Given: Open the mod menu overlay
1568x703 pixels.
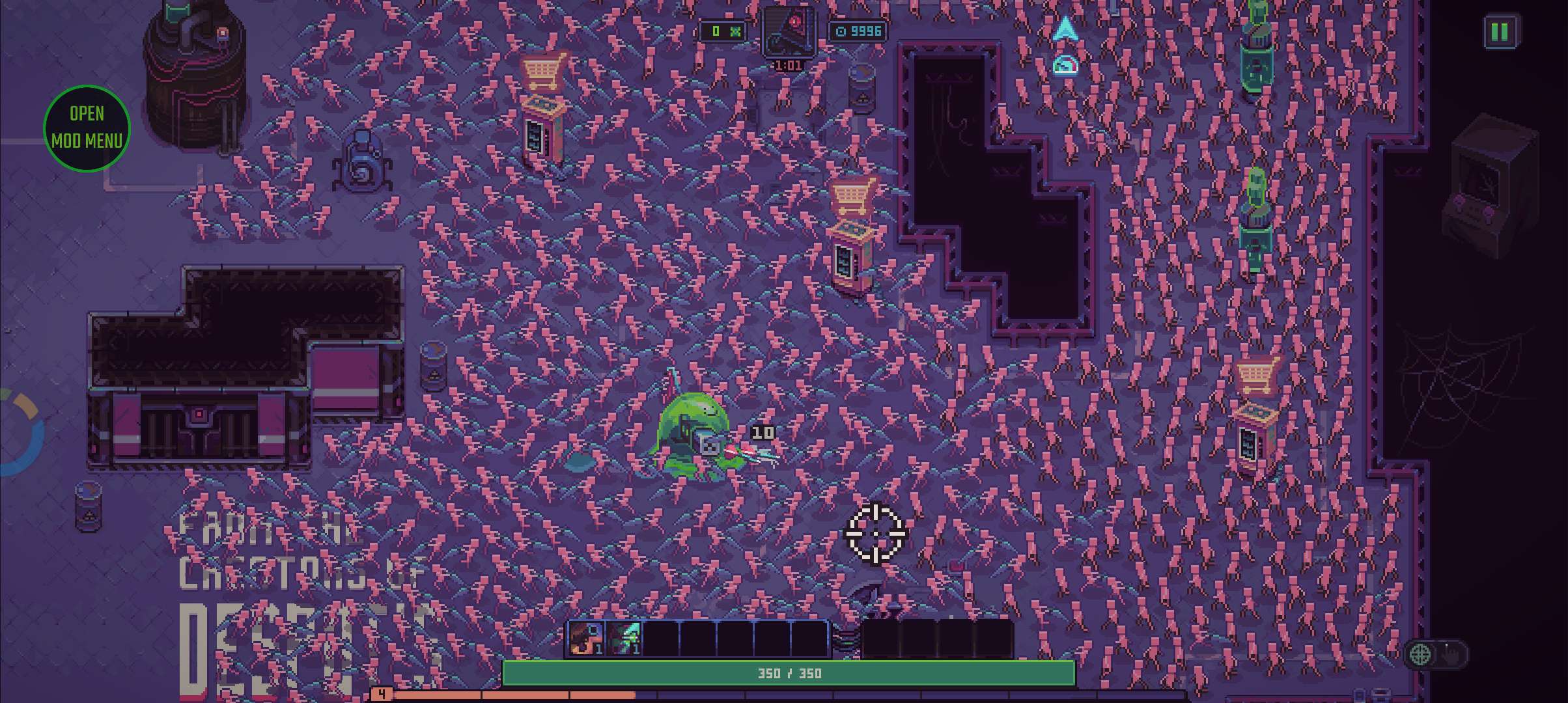Looking at the screenshot, I should pyautogui.click(x=87, y=128).
